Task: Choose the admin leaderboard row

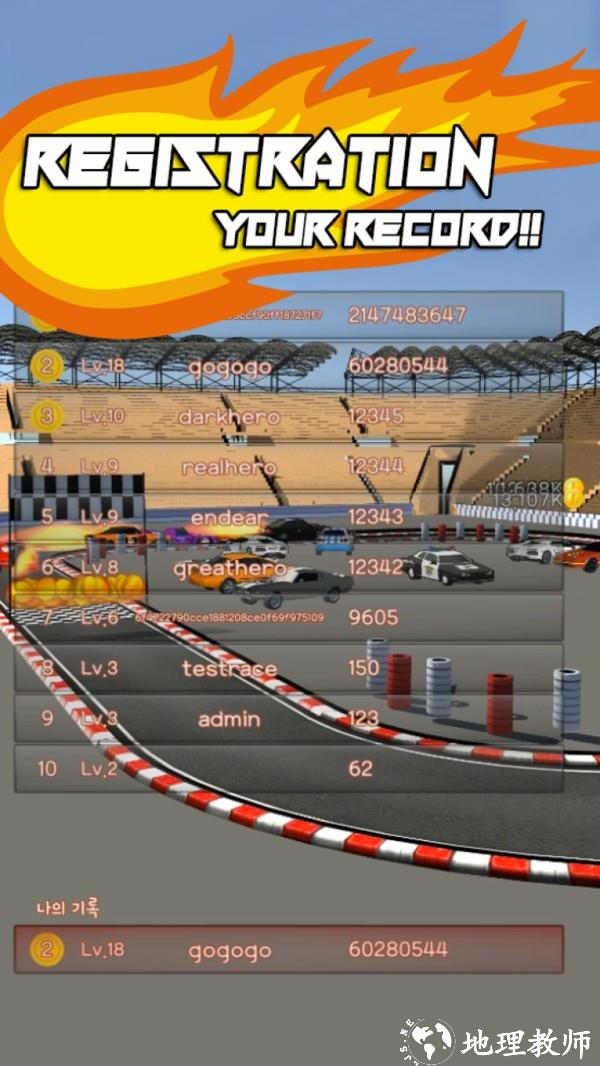Action: pyautogui.click(x=288, y=719)
